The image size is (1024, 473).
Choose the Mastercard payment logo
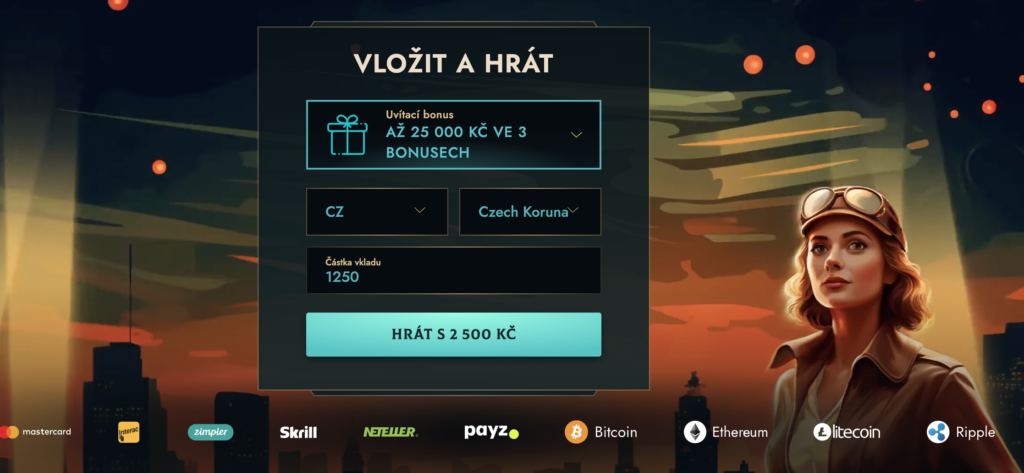tap(38, 432)
